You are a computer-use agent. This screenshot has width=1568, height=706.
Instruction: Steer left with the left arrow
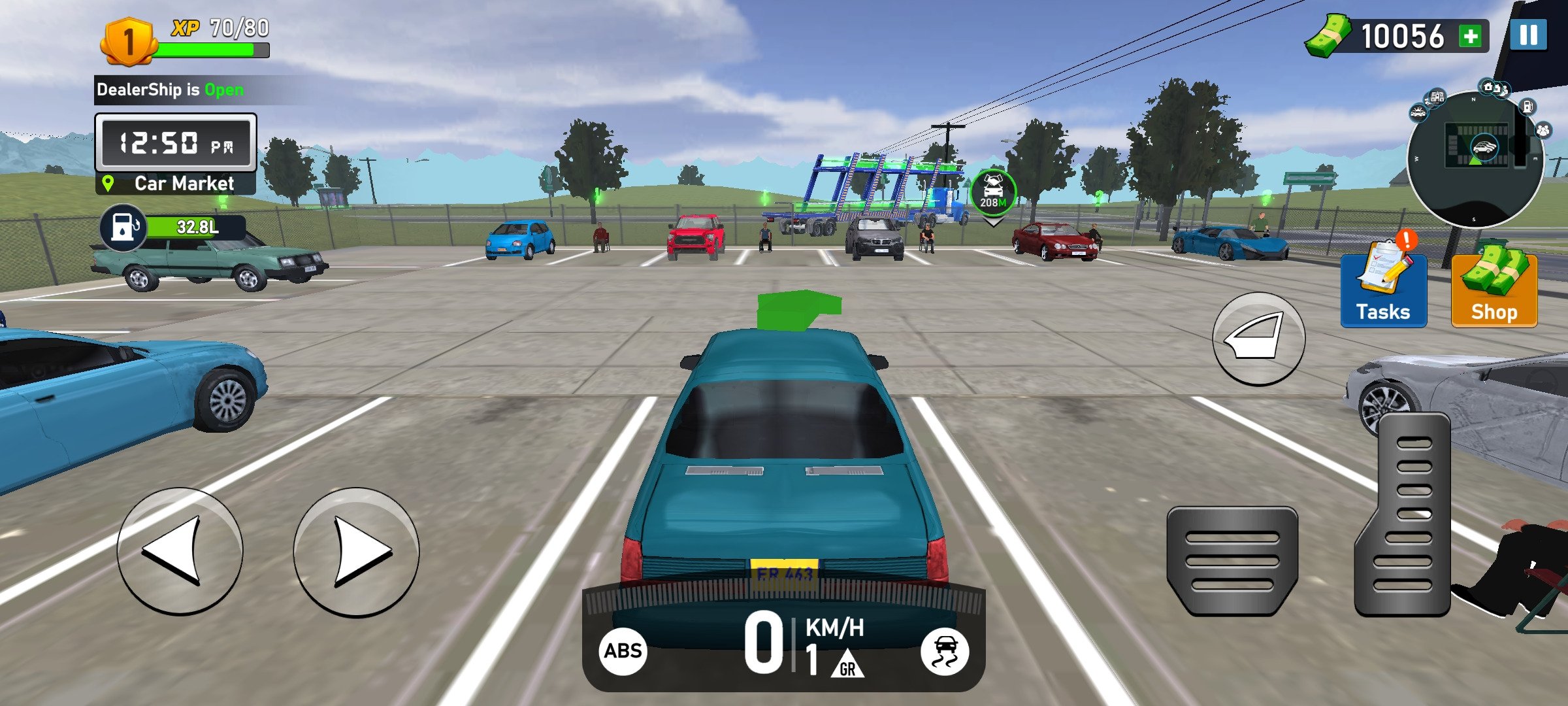click(x=180, y=551)
